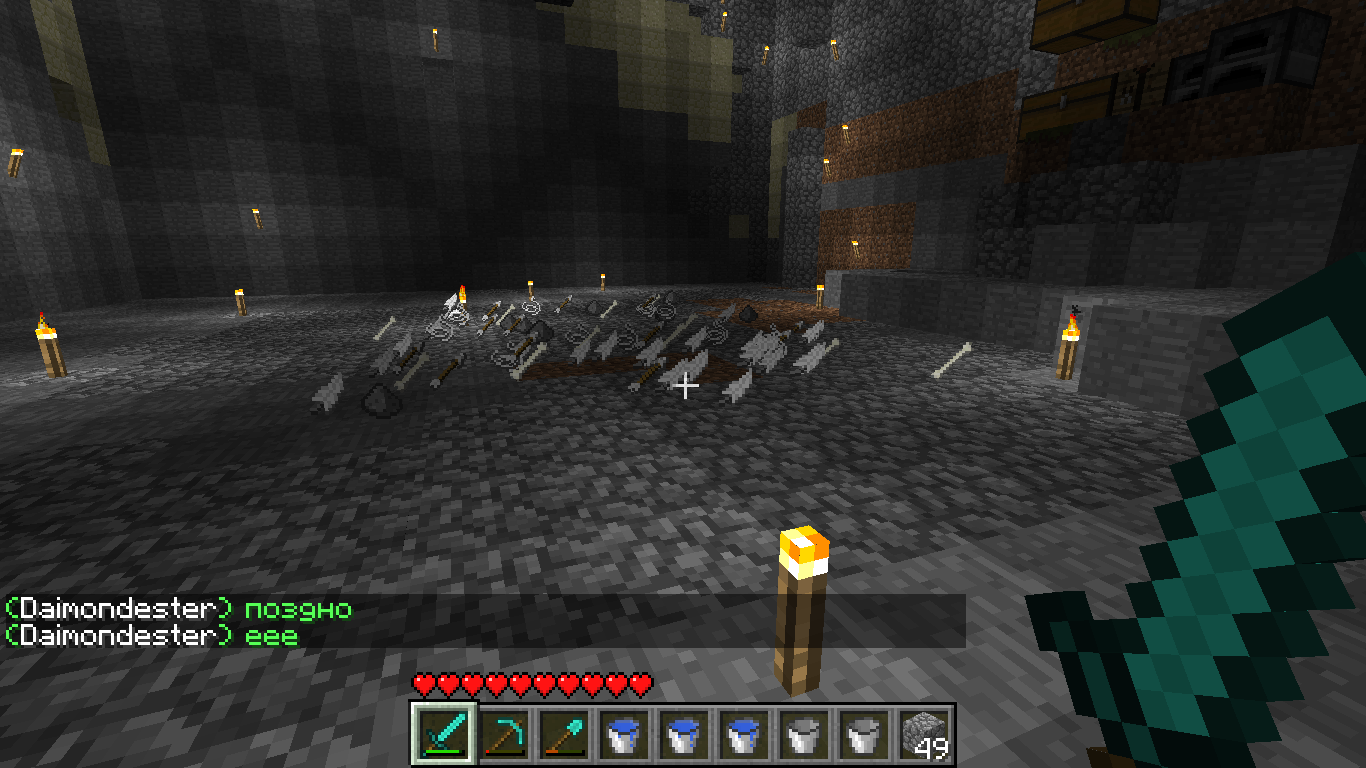
Task: Select the cobblestone stack of 49
Action: [924, 735]
